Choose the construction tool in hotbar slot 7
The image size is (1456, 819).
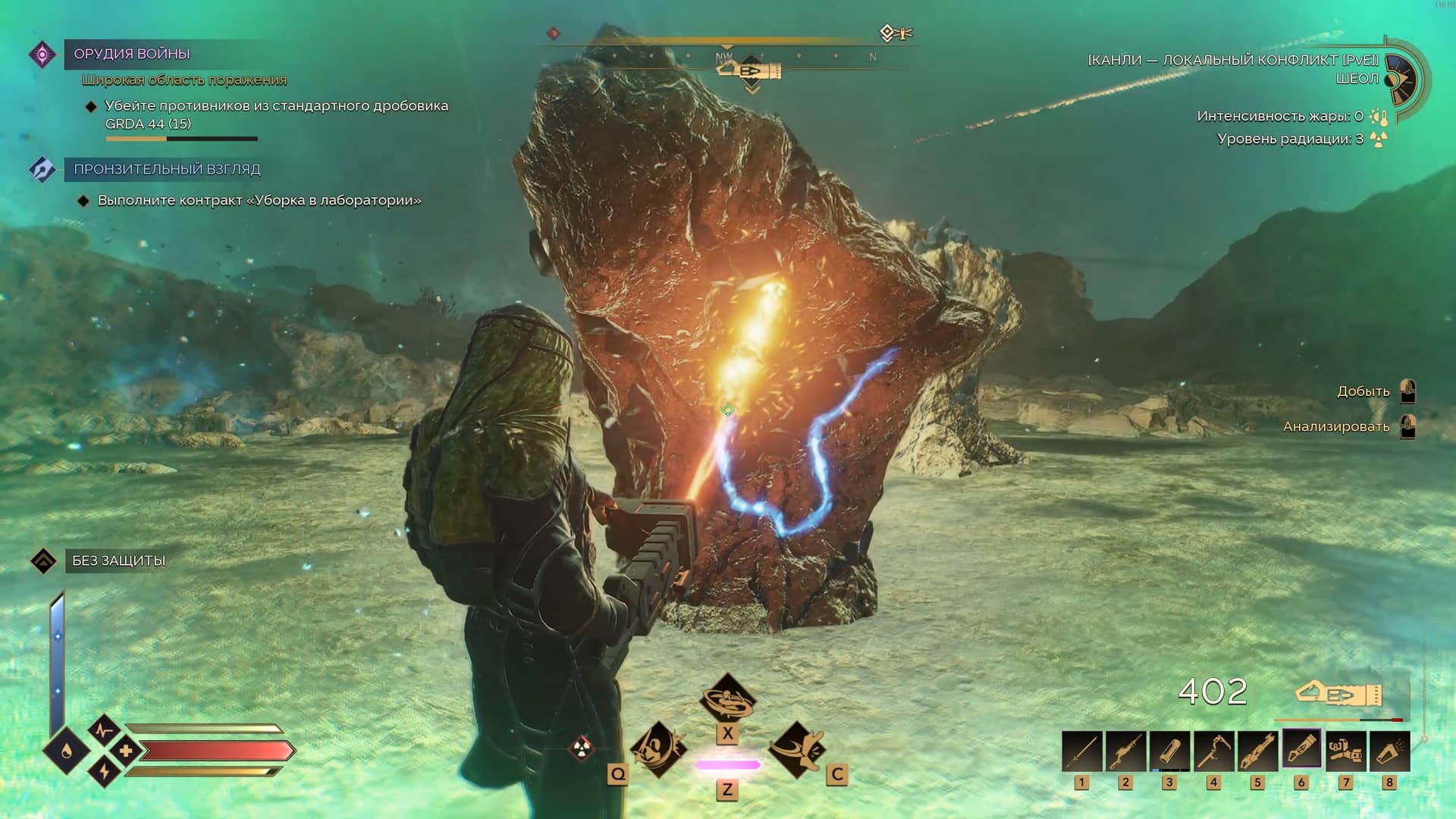click(x=1345, y=751)
